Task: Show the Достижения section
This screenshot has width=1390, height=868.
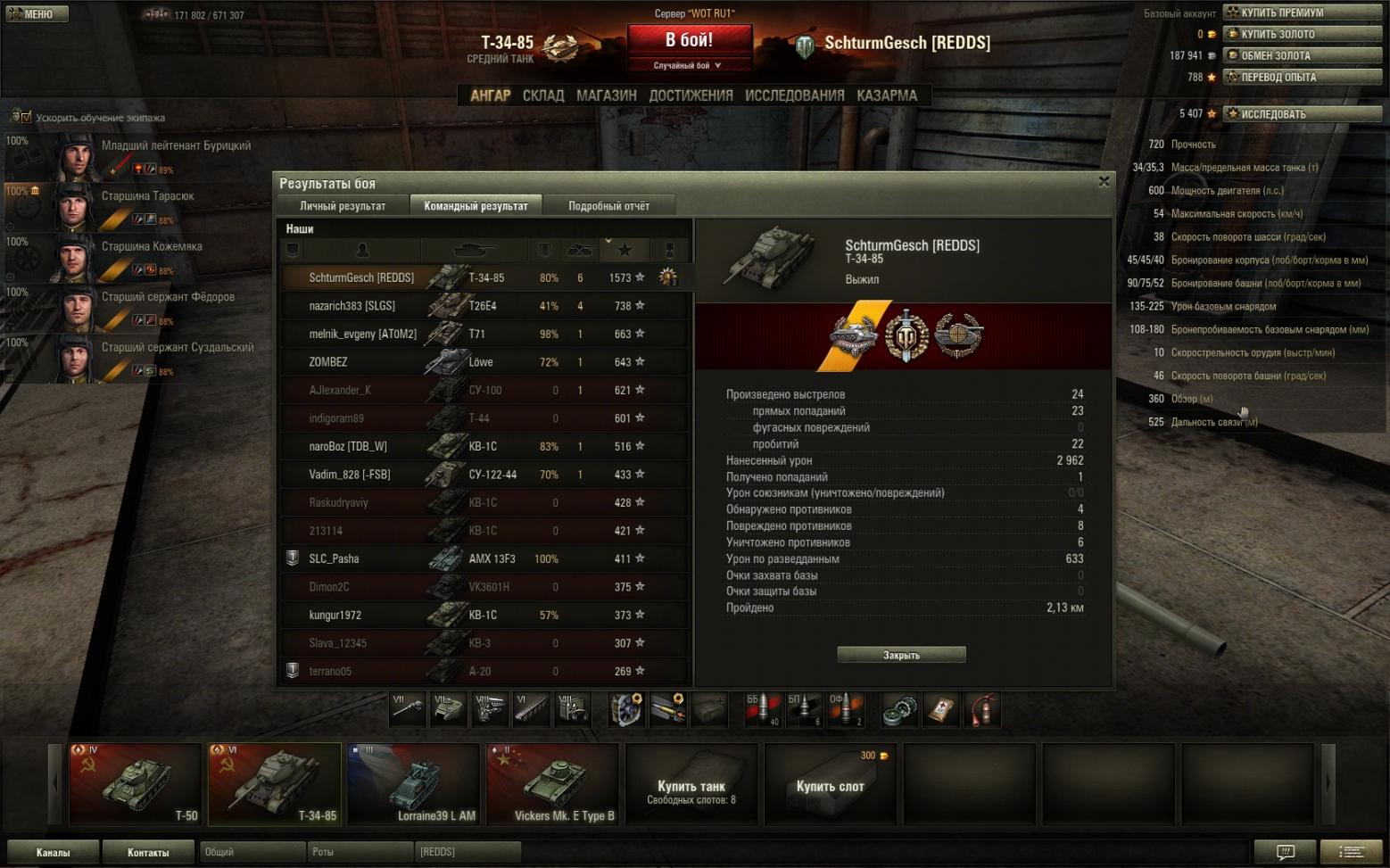Action: [691, 95]
